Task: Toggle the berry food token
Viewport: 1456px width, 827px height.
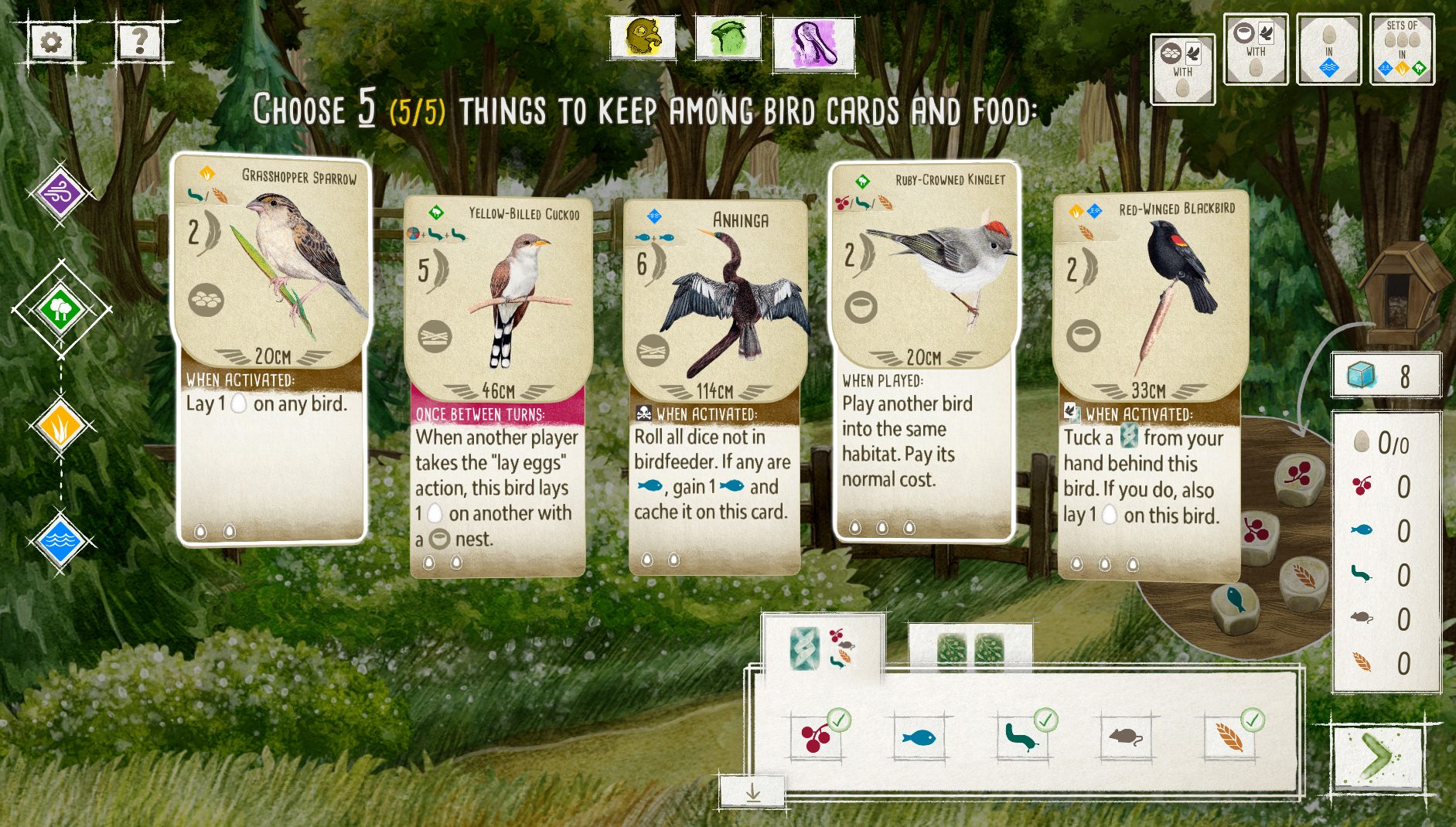Action: click(817, 737)
